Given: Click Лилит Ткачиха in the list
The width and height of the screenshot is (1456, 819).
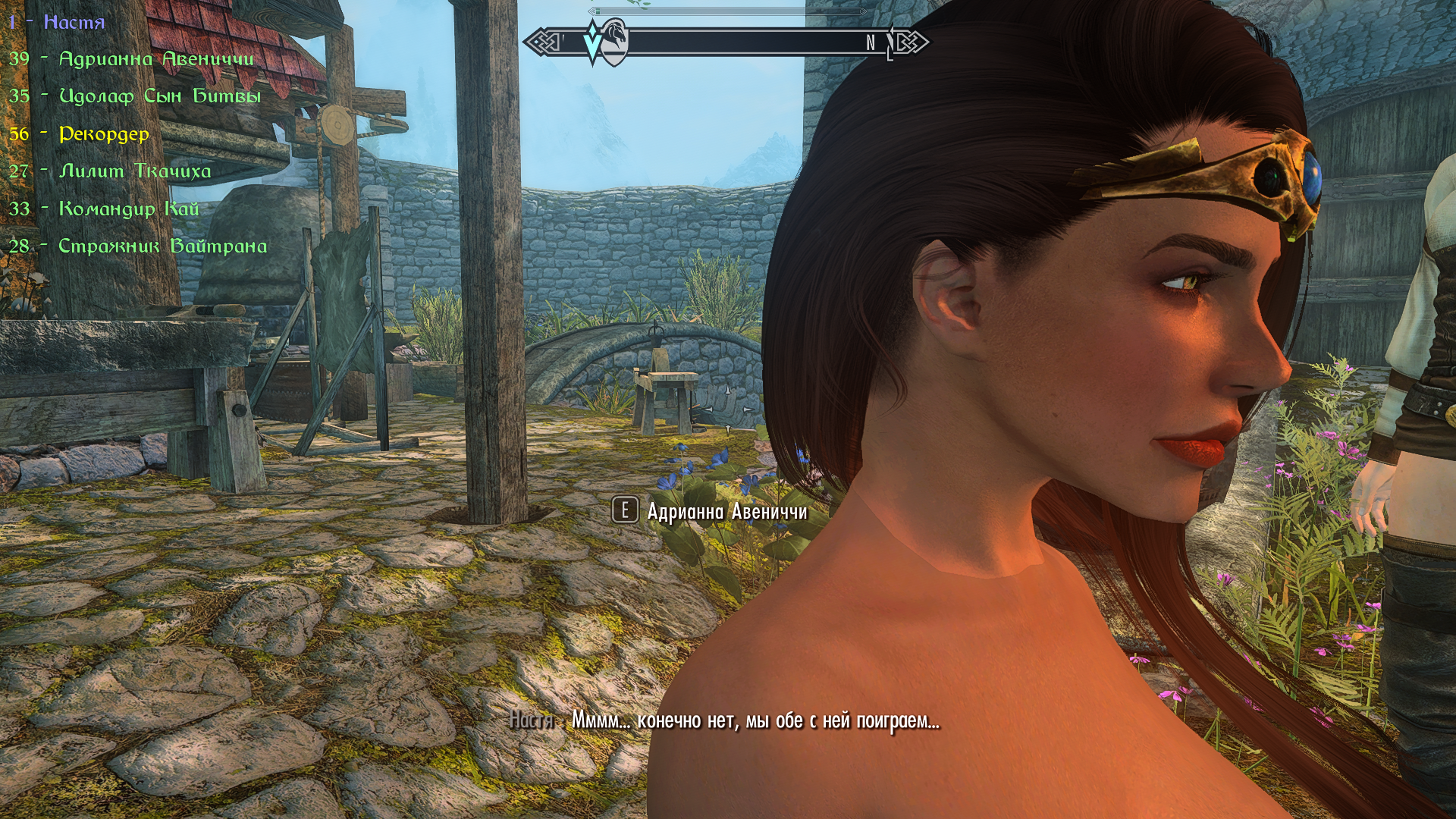Looking at the screenshot, I should pos(134,171).
